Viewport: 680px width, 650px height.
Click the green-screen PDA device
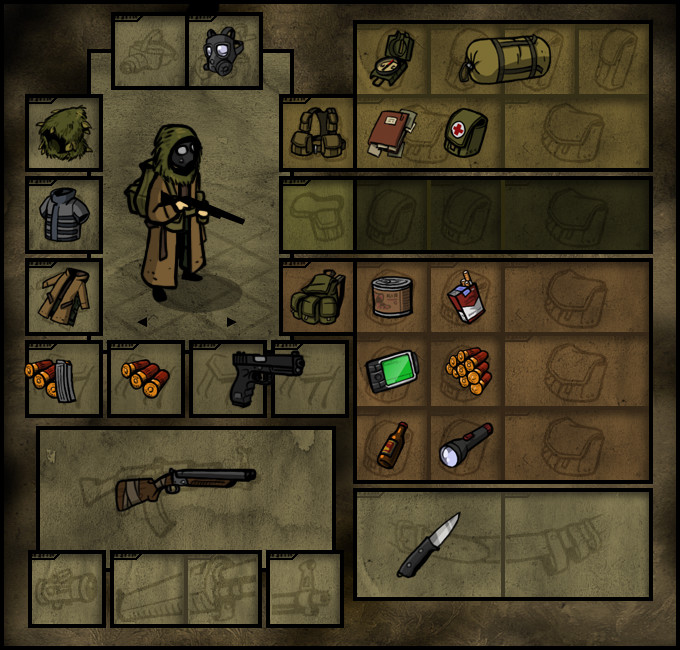392,371
